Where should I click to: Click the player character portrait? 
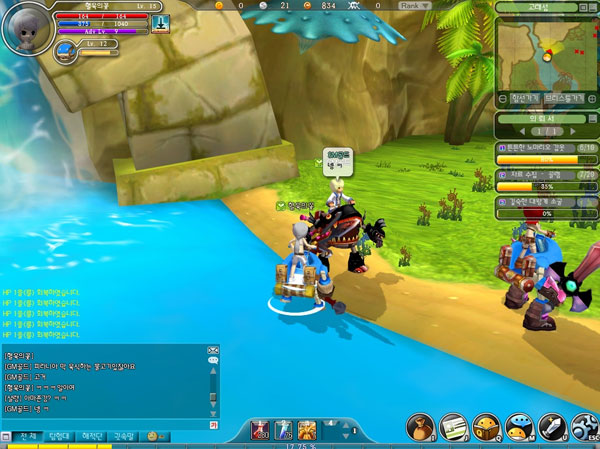25,27
